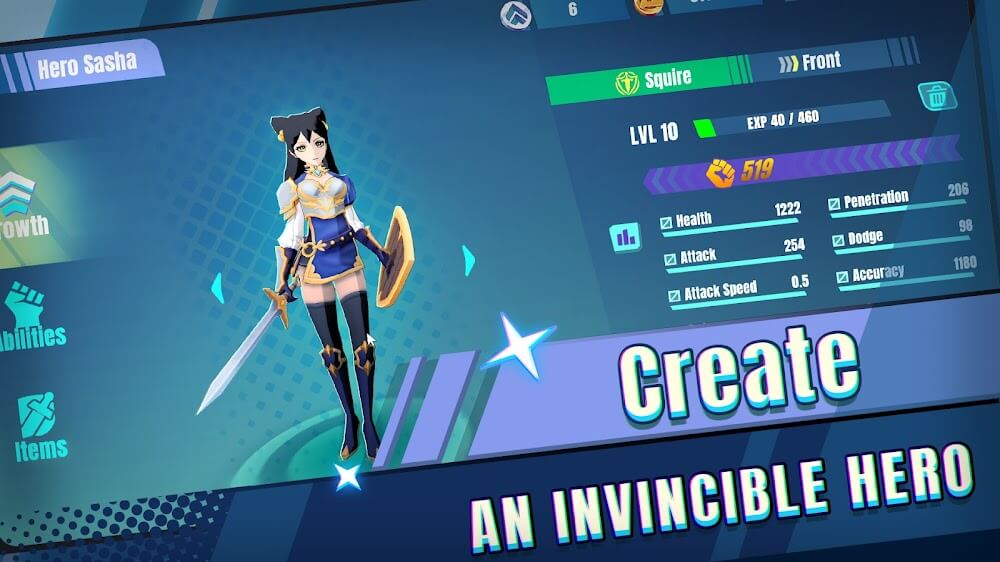Toggle the Attack stat checkbox
This screenshot has height=562, width=1000.
[x=671, y=260]
